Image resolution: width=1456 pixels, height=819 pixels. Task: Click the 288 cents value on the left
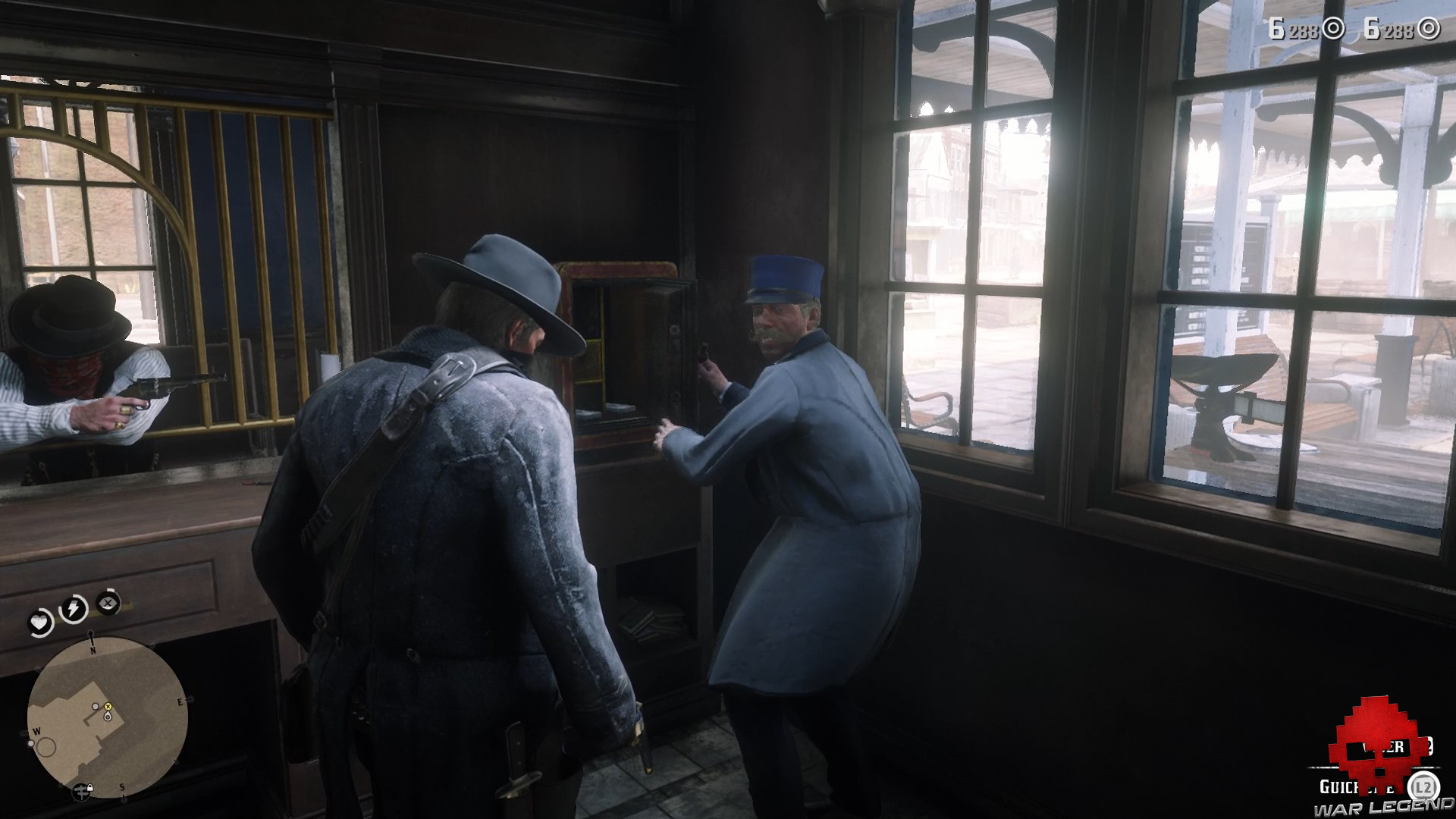point(1304,29)
